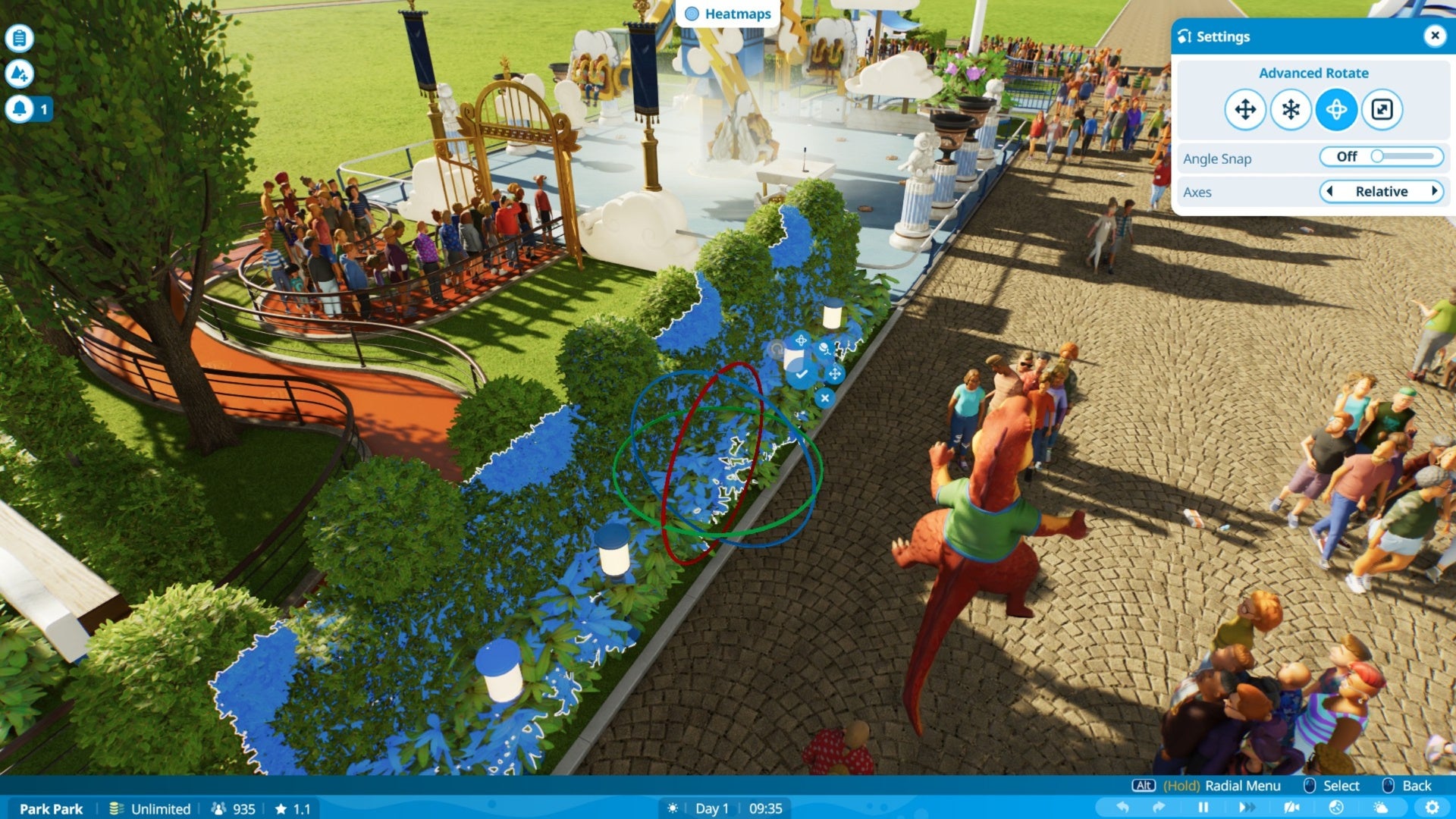
Task: Confirm placement with the checkmark button
Action: (802, 374)
